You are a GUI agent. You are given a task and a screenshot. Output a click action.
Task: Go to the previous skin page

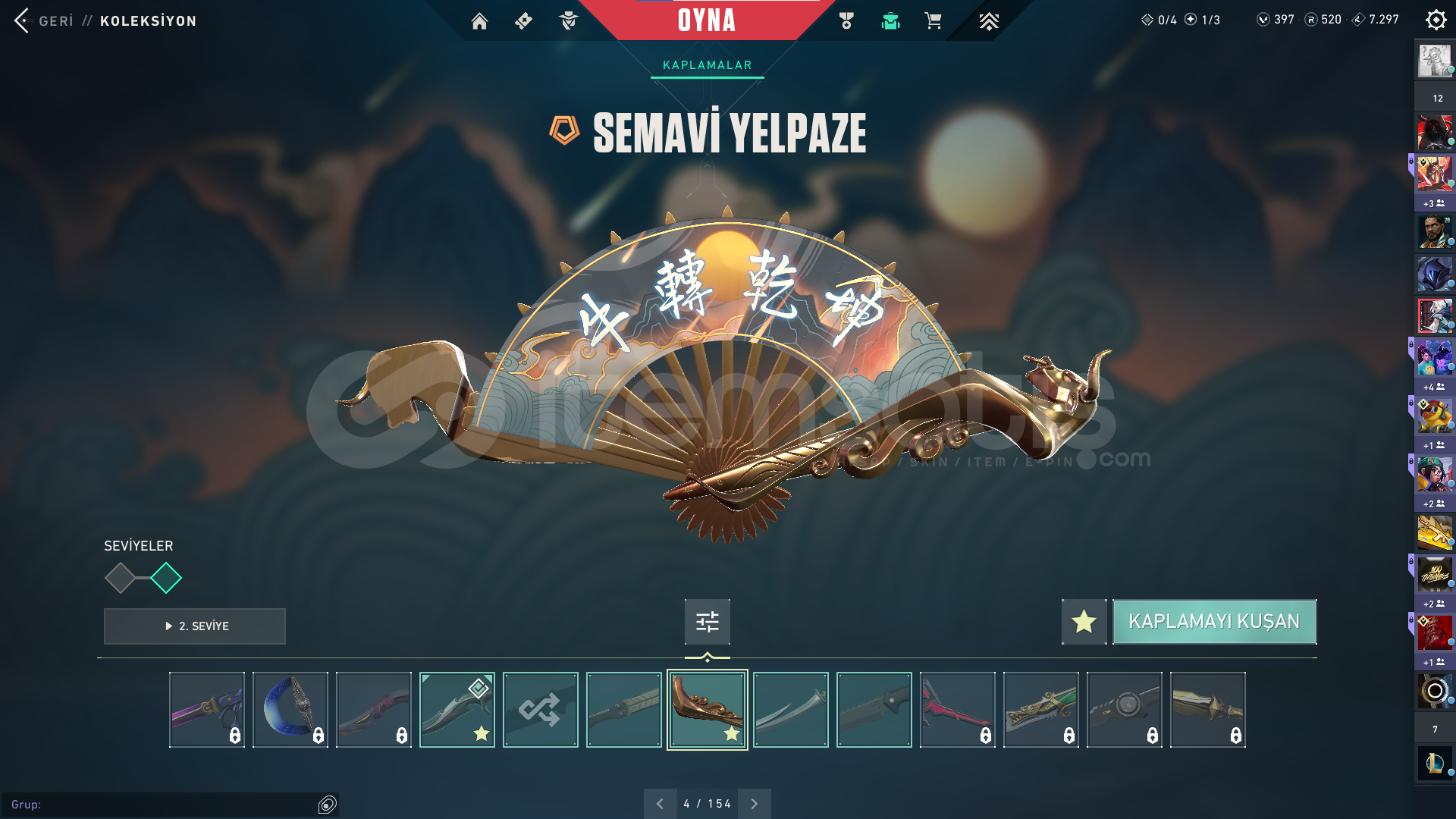click(x=660, y=804)
